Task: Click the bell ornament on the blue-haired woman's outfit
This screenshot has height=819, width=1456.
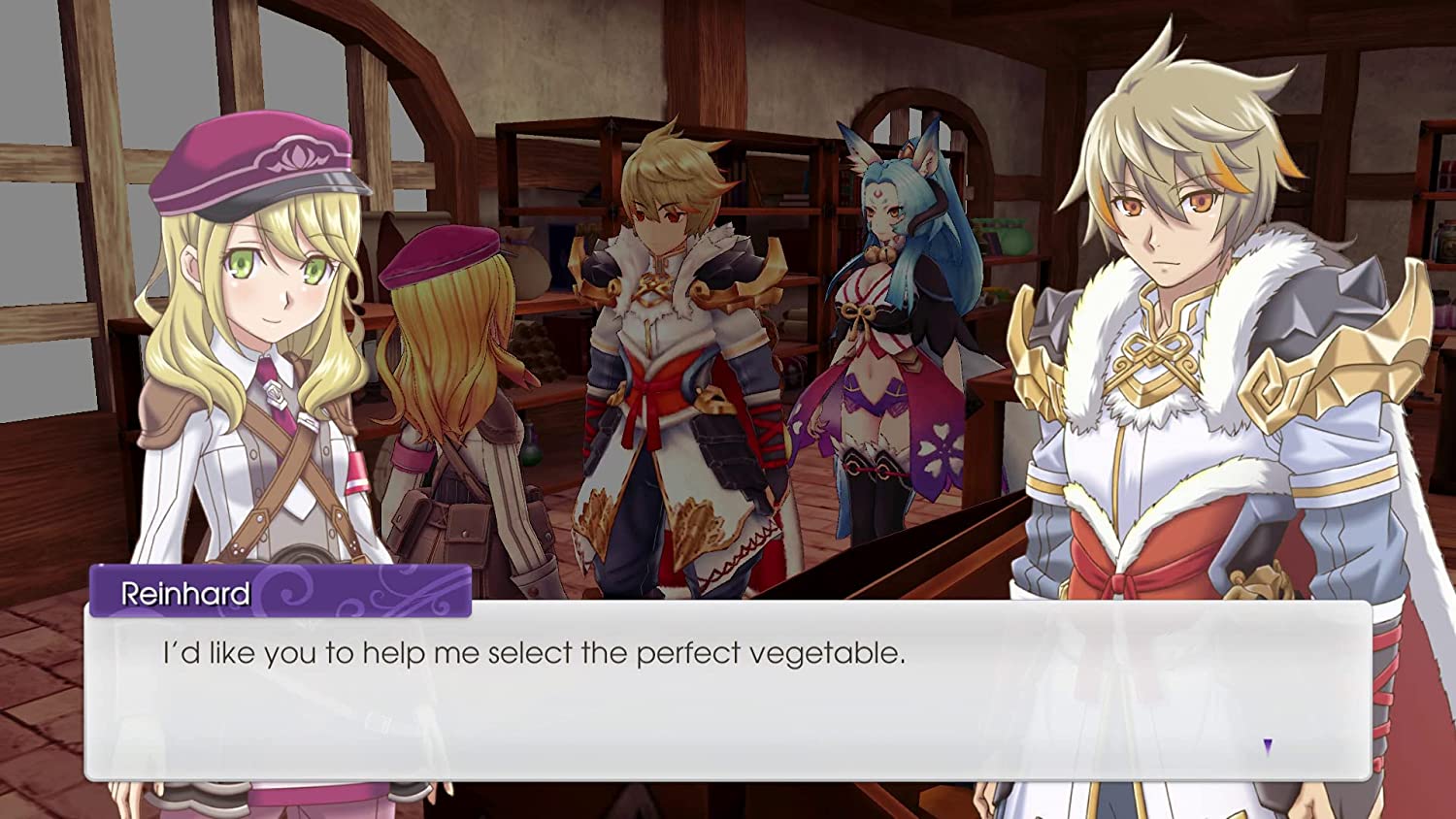Action: click(880, 253)
